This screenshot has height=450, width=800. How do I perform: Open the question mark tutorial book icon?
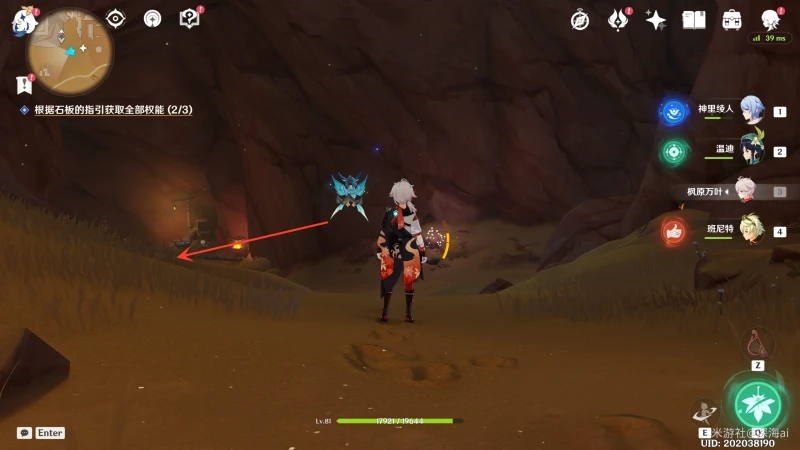(x=189, y=18)
